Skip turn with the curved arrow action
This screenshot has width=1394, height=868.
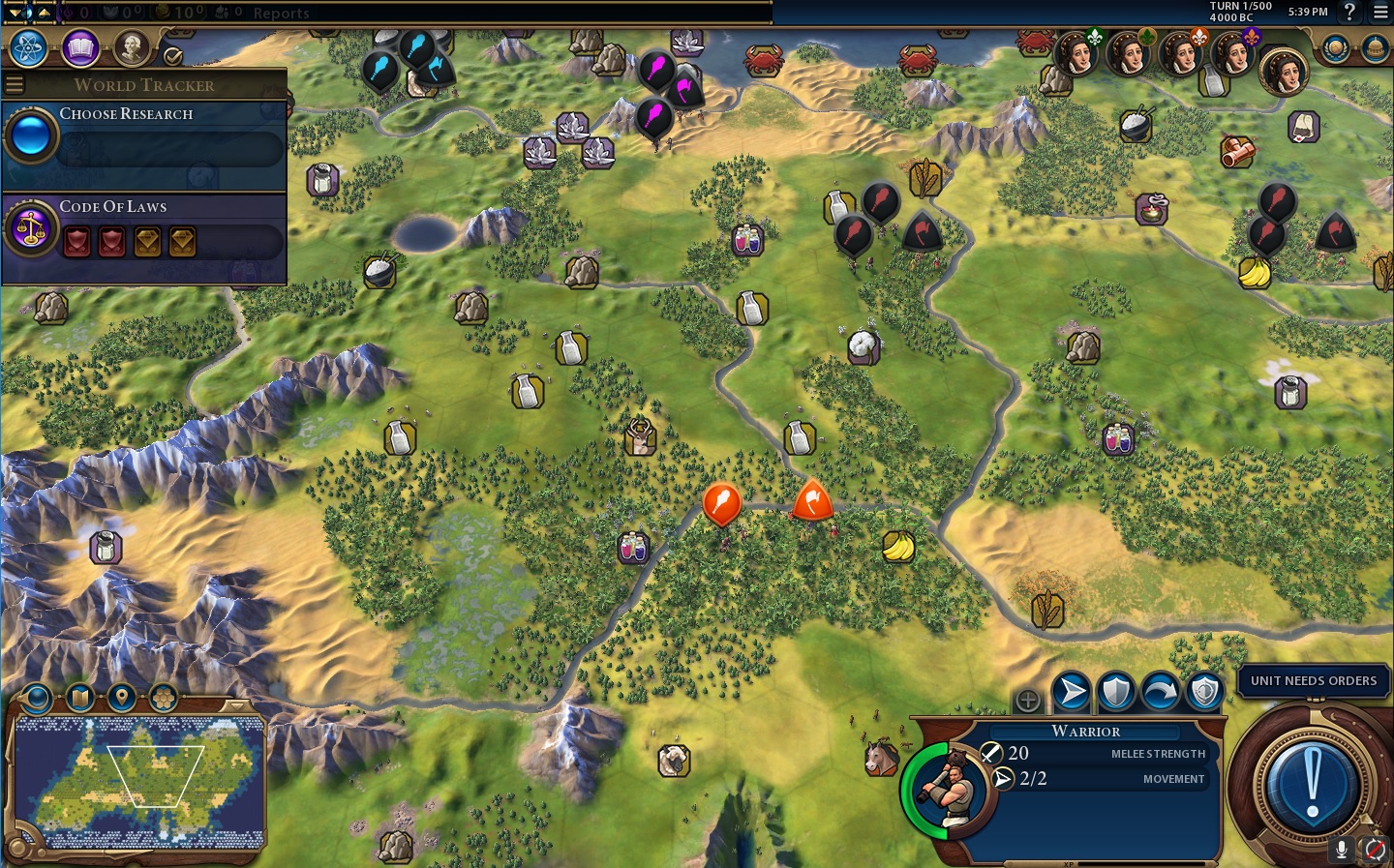(x=1160, y=692)
